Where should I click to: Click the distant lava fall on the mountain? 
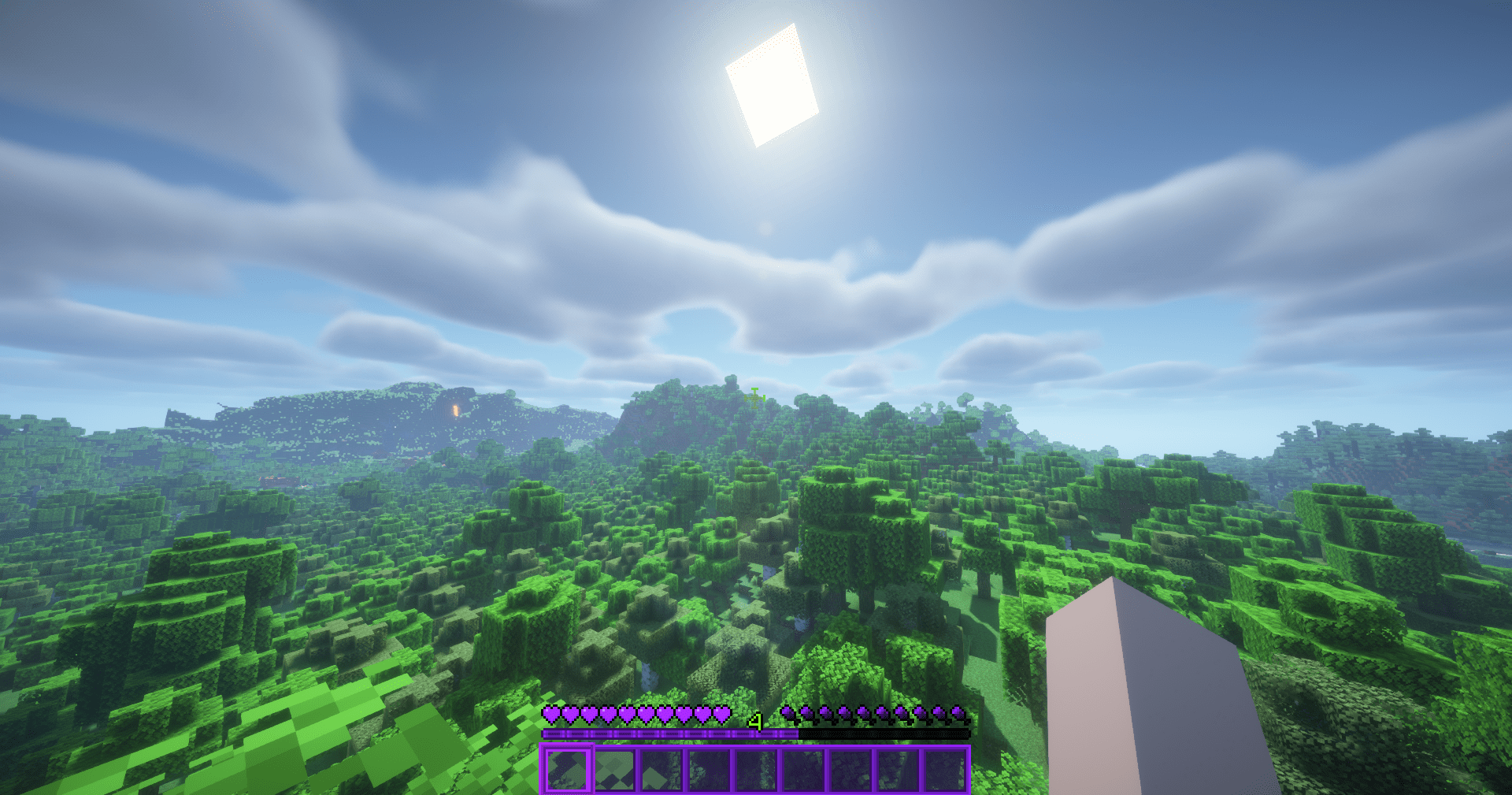point(455,411)
